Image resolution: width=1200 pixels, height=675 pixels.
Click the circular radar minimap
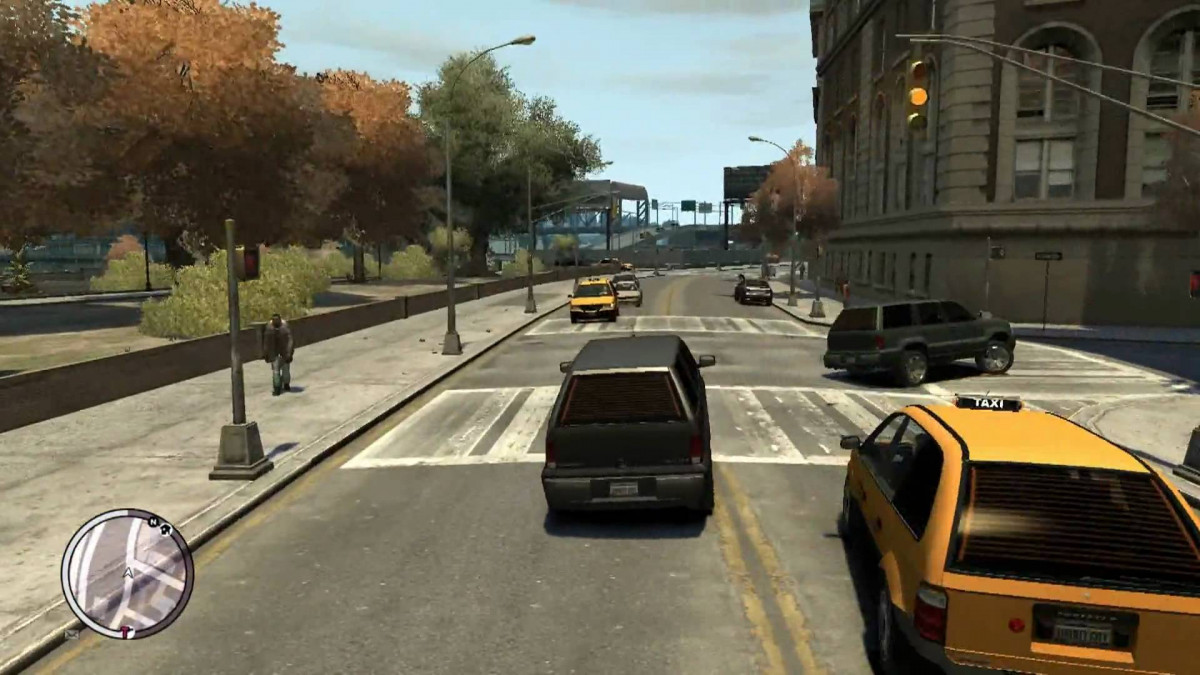[x=127, y=574]
